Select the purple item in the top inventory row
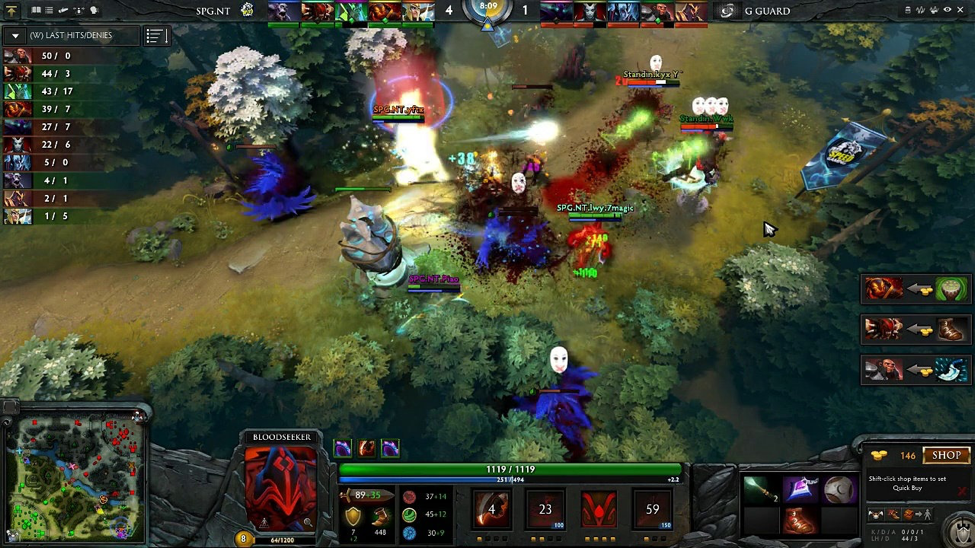Image resolution: width=975 pixels, height=548 pixels. (800, 489)
